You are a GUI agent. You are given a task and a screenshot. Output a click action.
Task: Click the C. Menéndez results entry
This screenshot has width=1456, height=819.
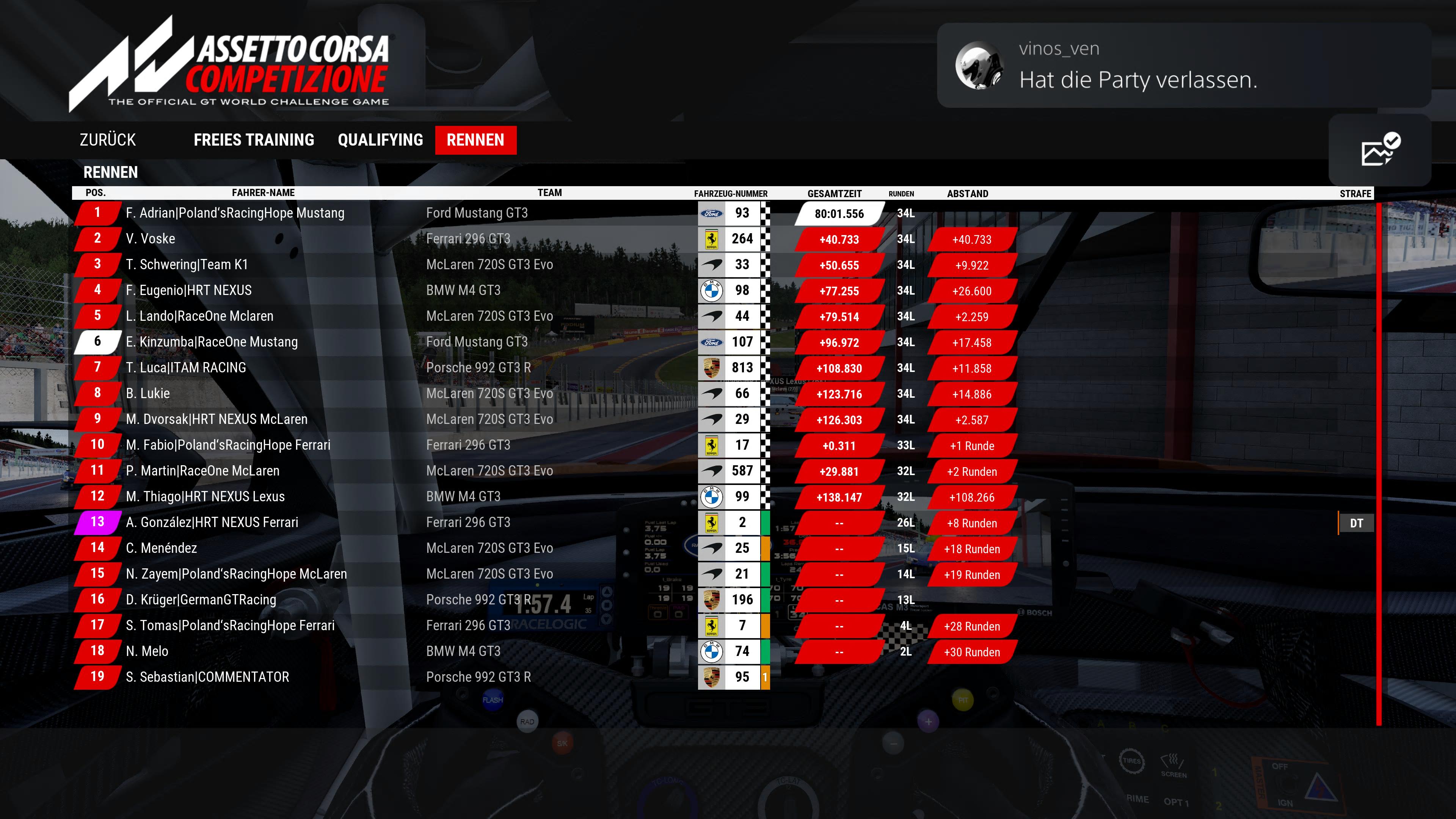161,548
